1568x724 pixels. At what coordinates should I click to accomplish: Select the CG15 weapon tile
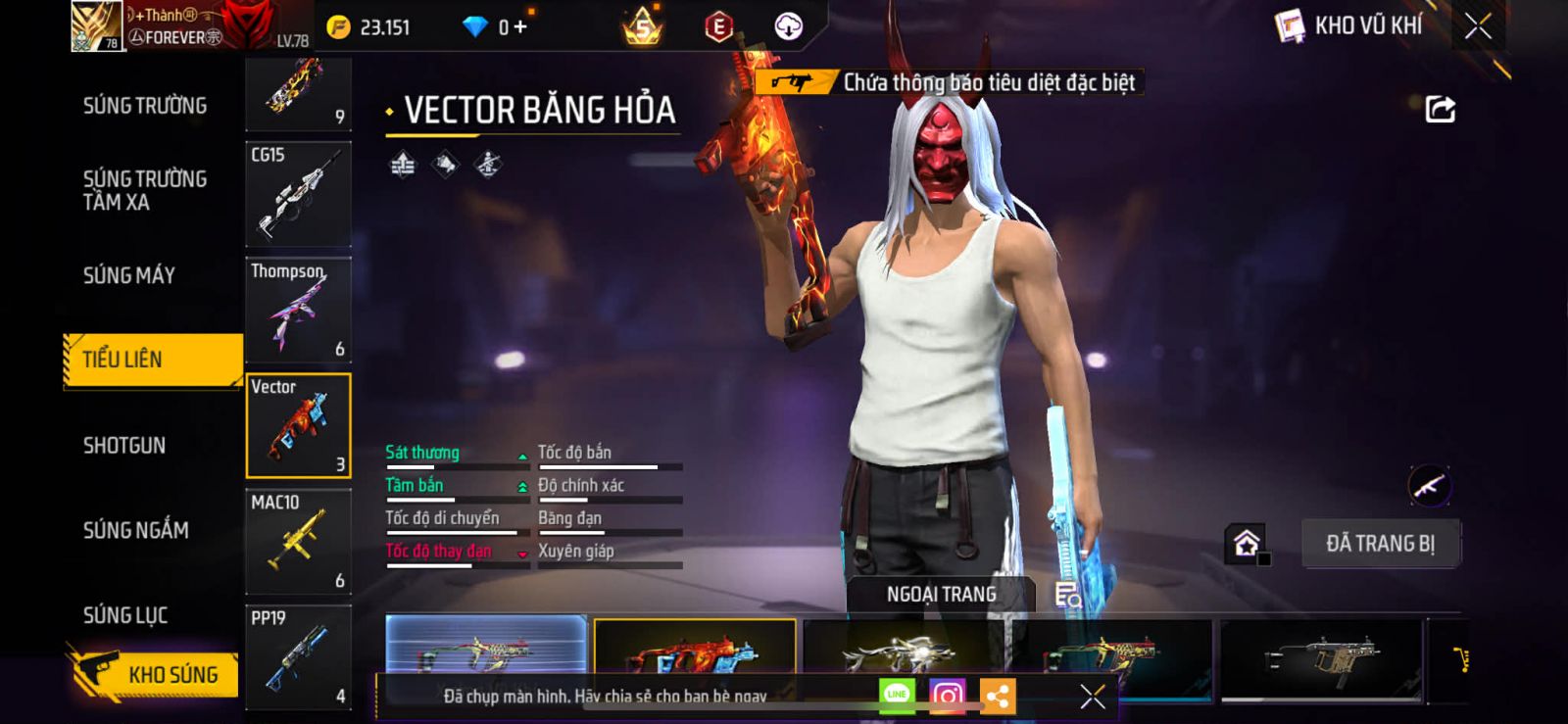click(x=298, y=194)
